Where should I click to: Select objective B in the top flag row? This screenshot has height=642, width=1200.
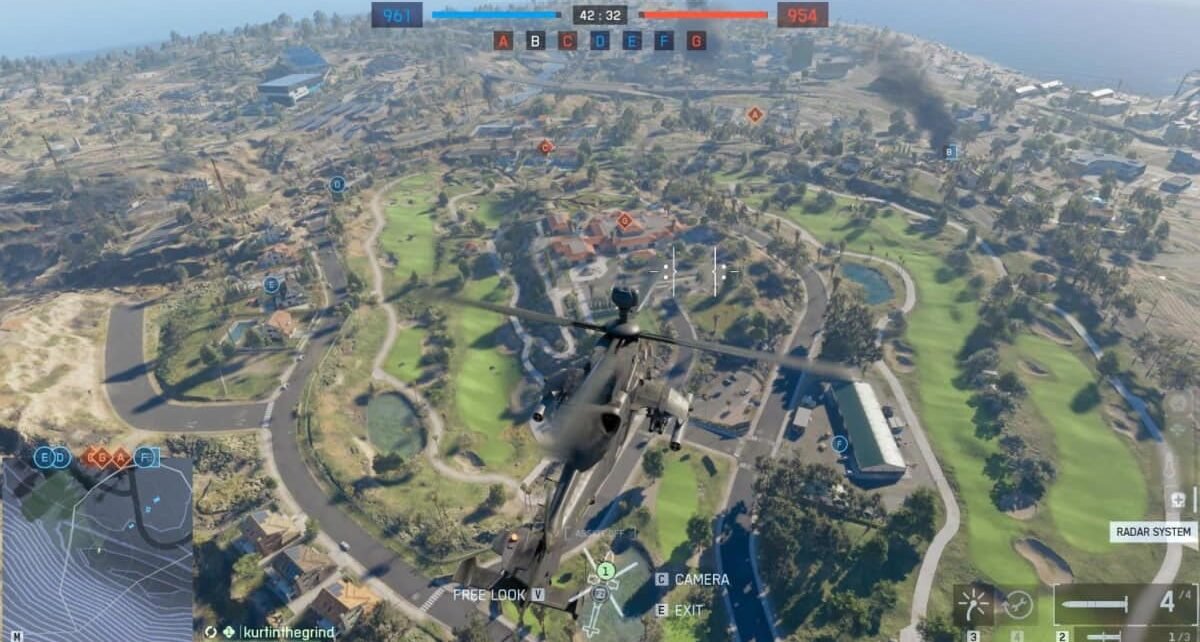coord(535,41)
